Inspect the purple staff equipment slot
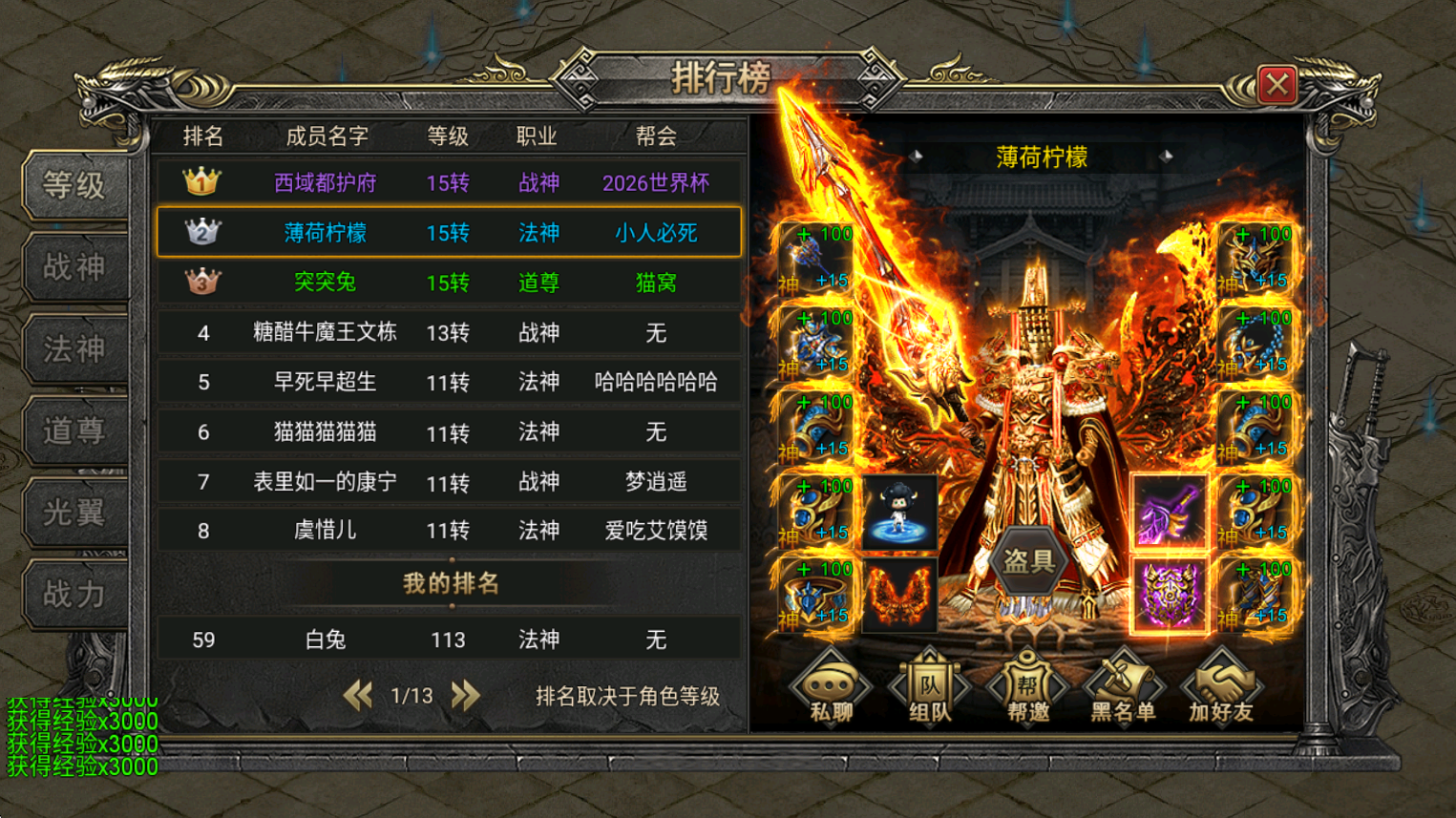Screen dimensions: 1456x818 [1169, 513]
